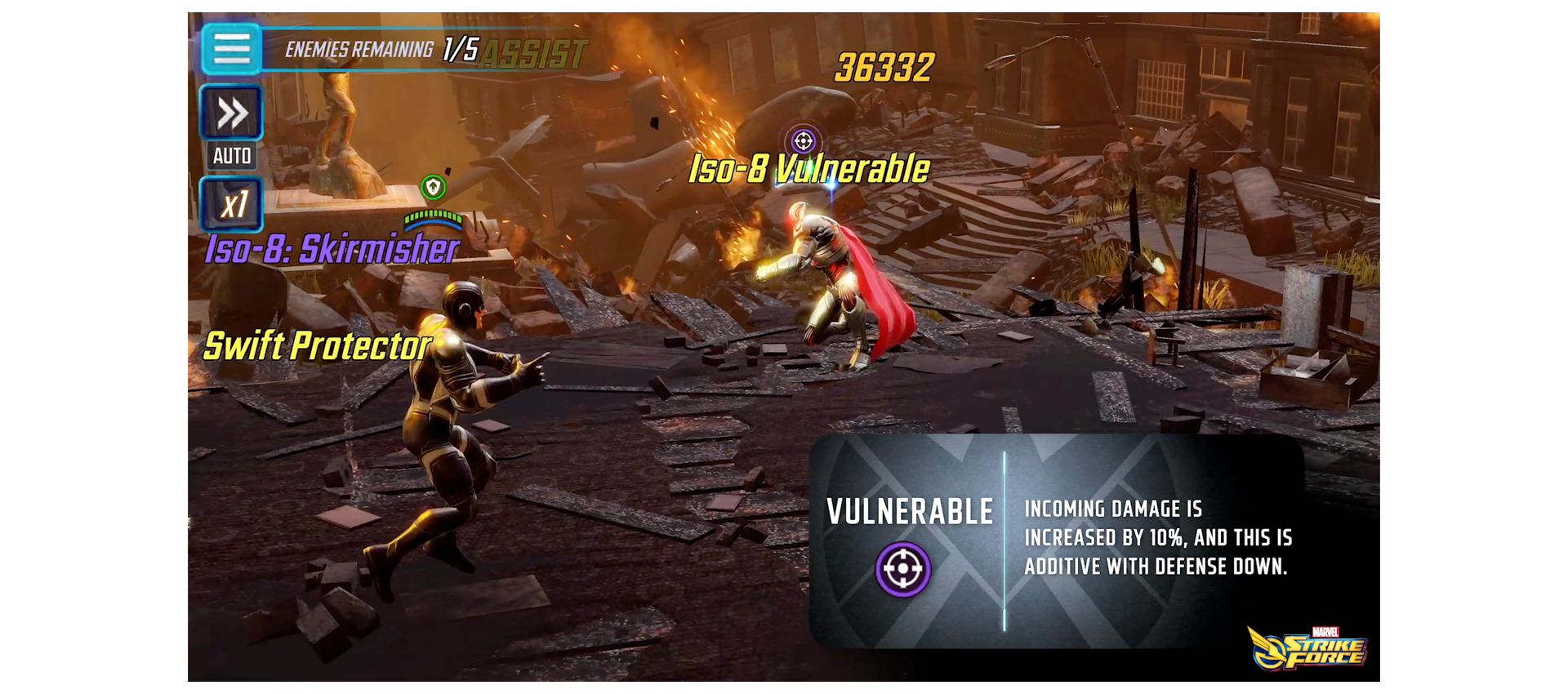Tap the hamburger menu stripes icon
The height and width of the screenshot is (694, 1568).
tap(231, 49)
